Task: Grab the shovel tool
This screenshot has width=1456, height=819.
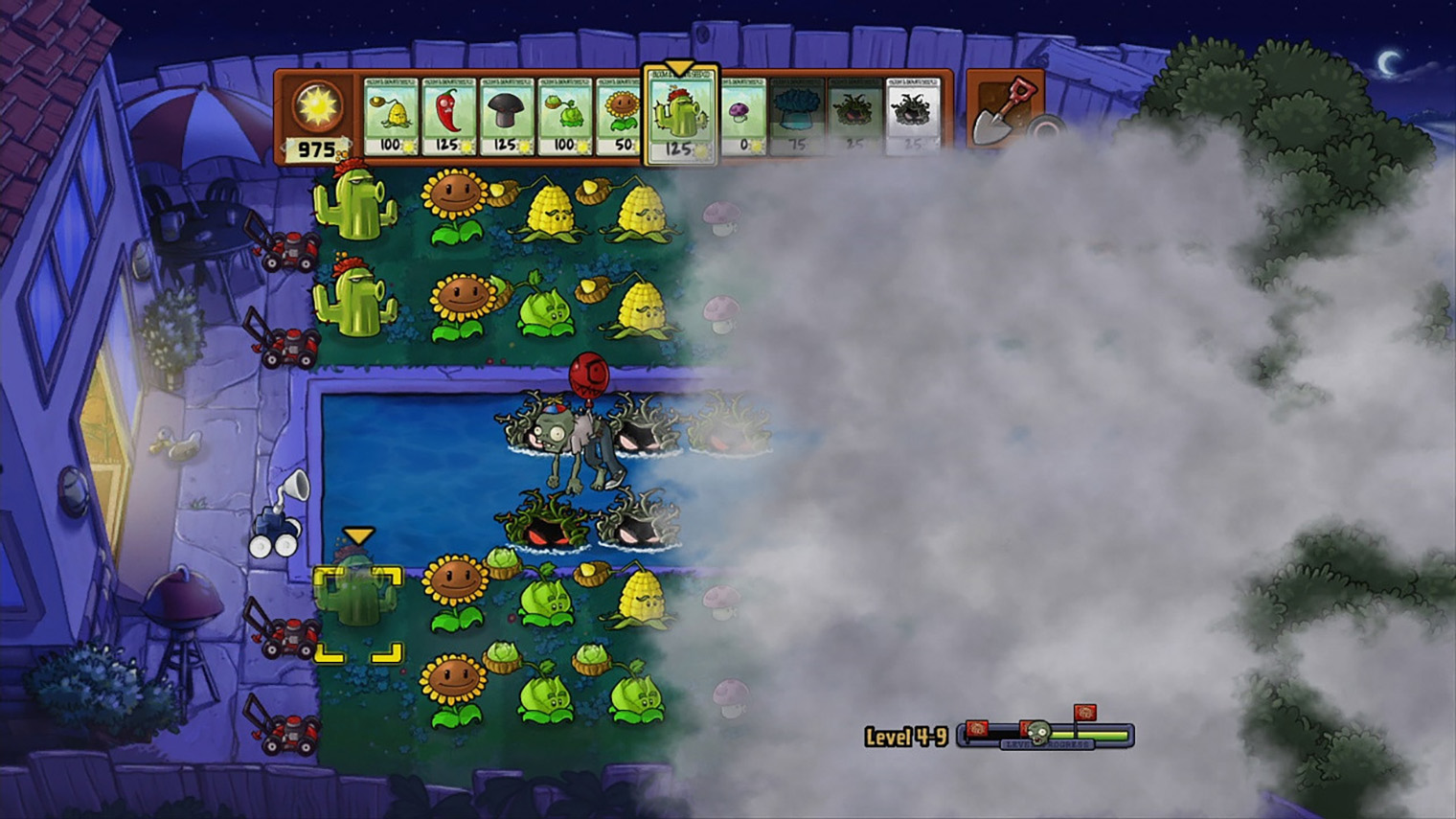Action: click(1001, 111)
